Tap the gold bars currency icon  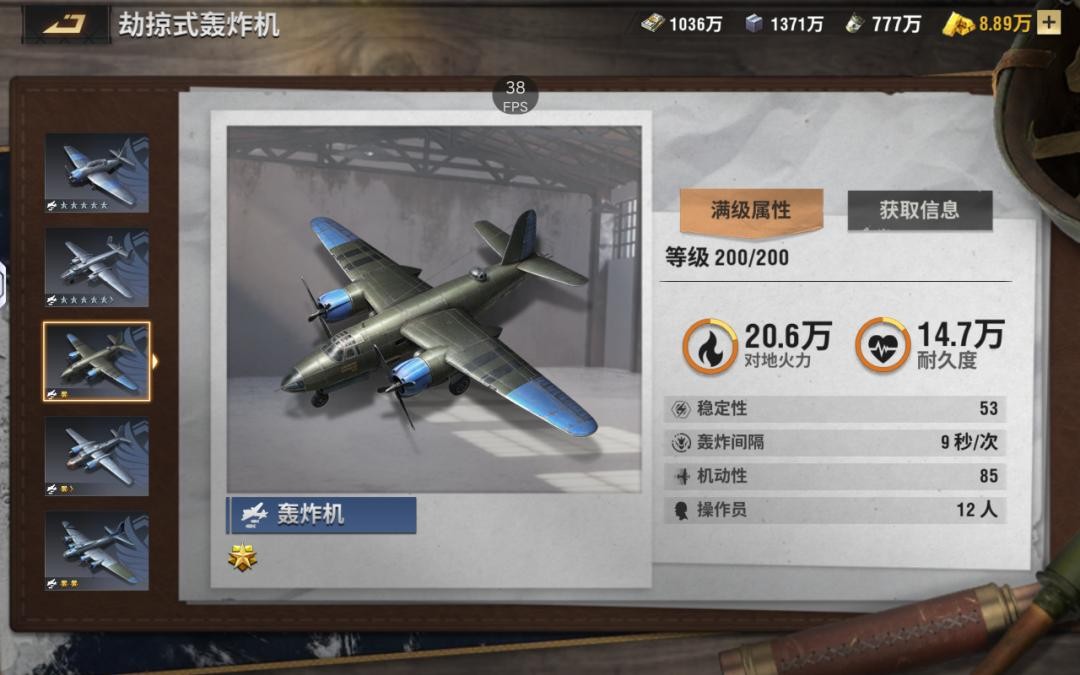point(959,24)
